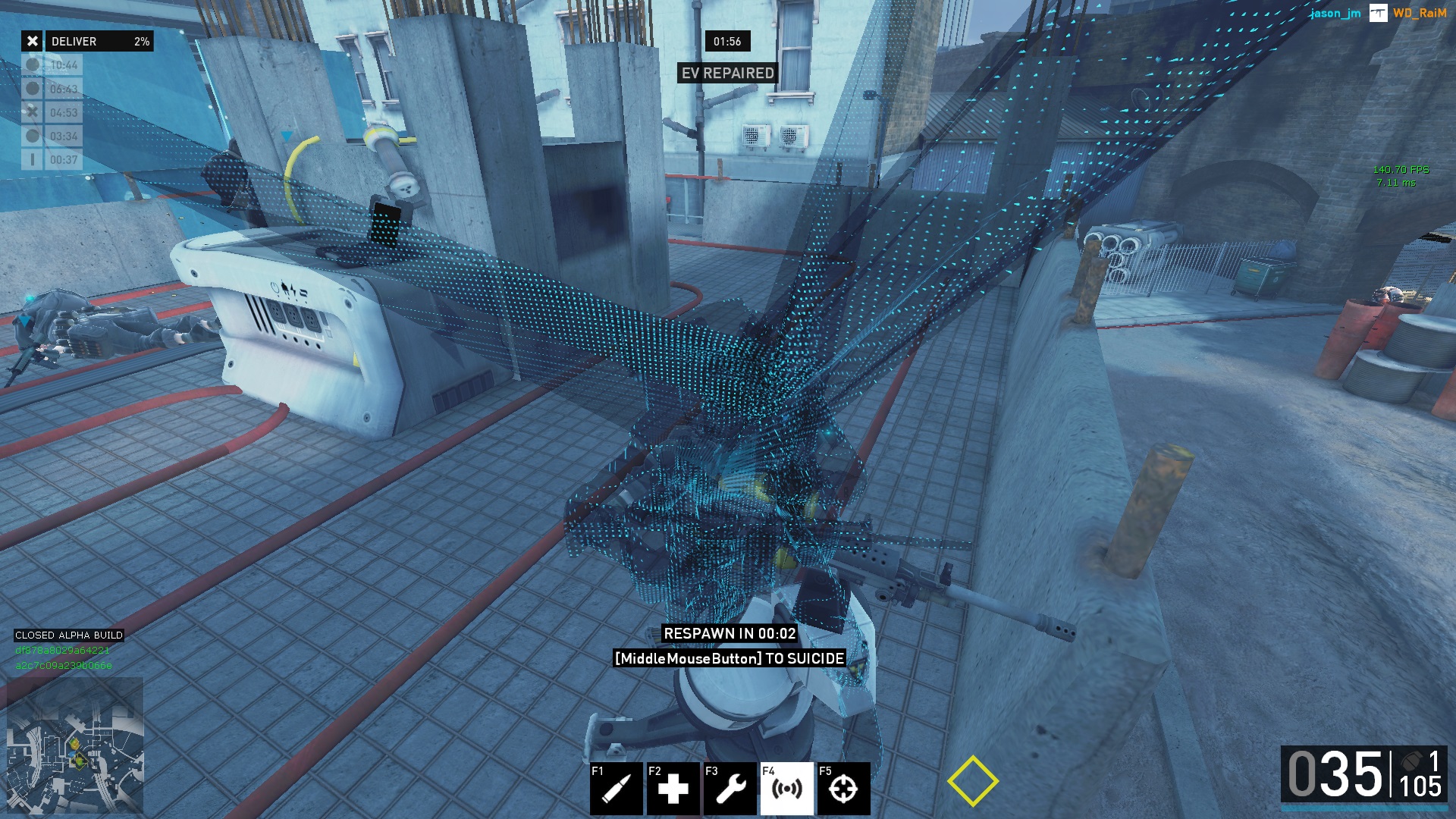The width and height of the screenshot is (1456, 819).
Task: Click the DELIVER objective tracker
Action: pyautogui.click(x=87, y=41)
